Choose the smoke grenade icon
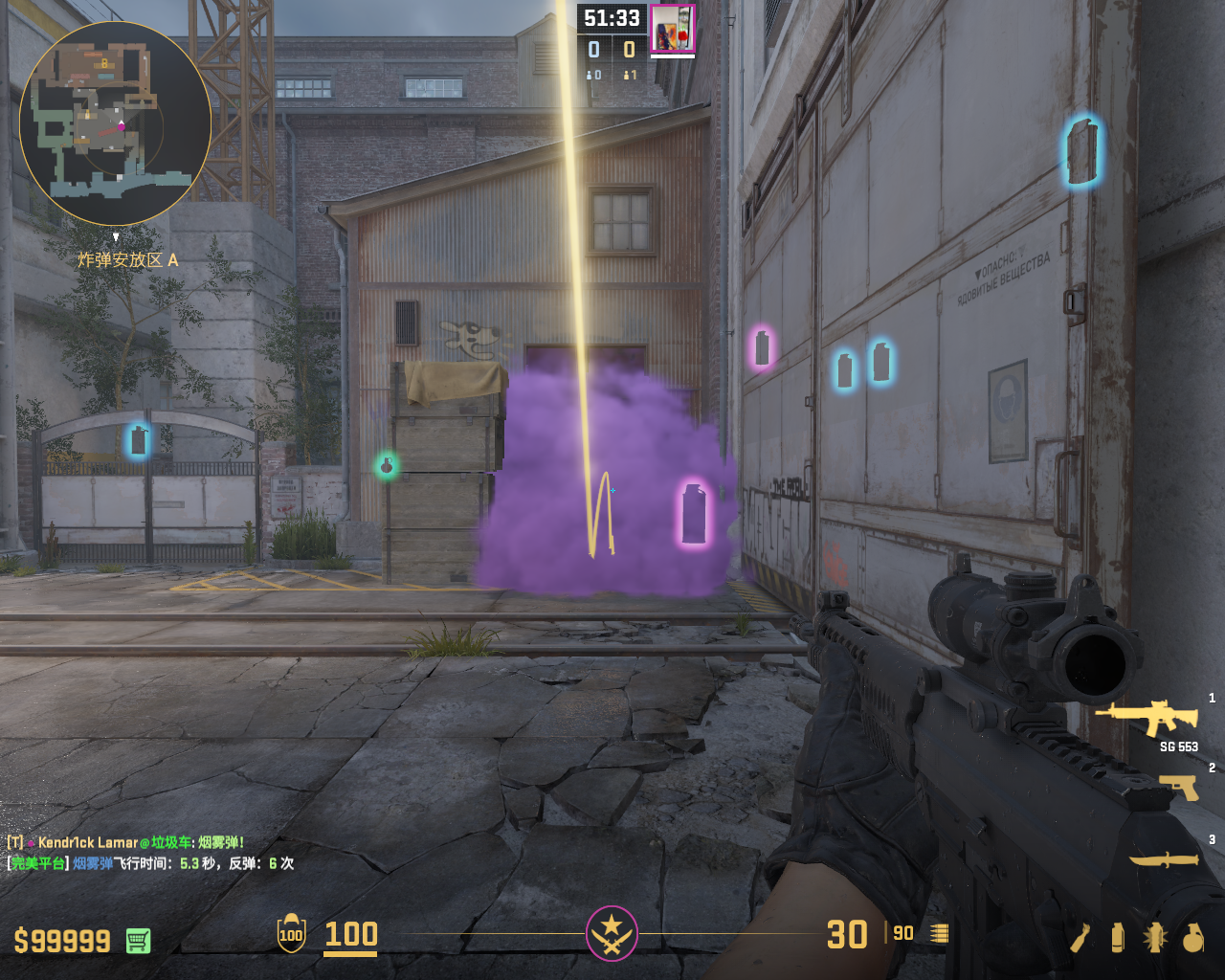This screenshot has height=980, width=1225. click(1118, 938)
